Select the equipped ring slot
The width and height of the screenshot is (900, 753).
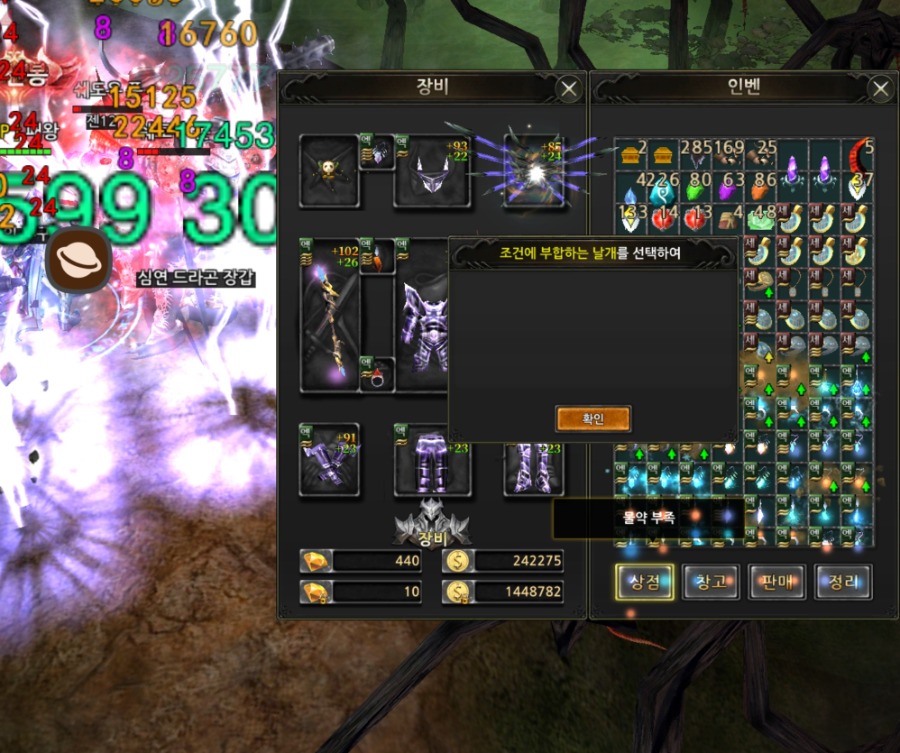[377, 375]
